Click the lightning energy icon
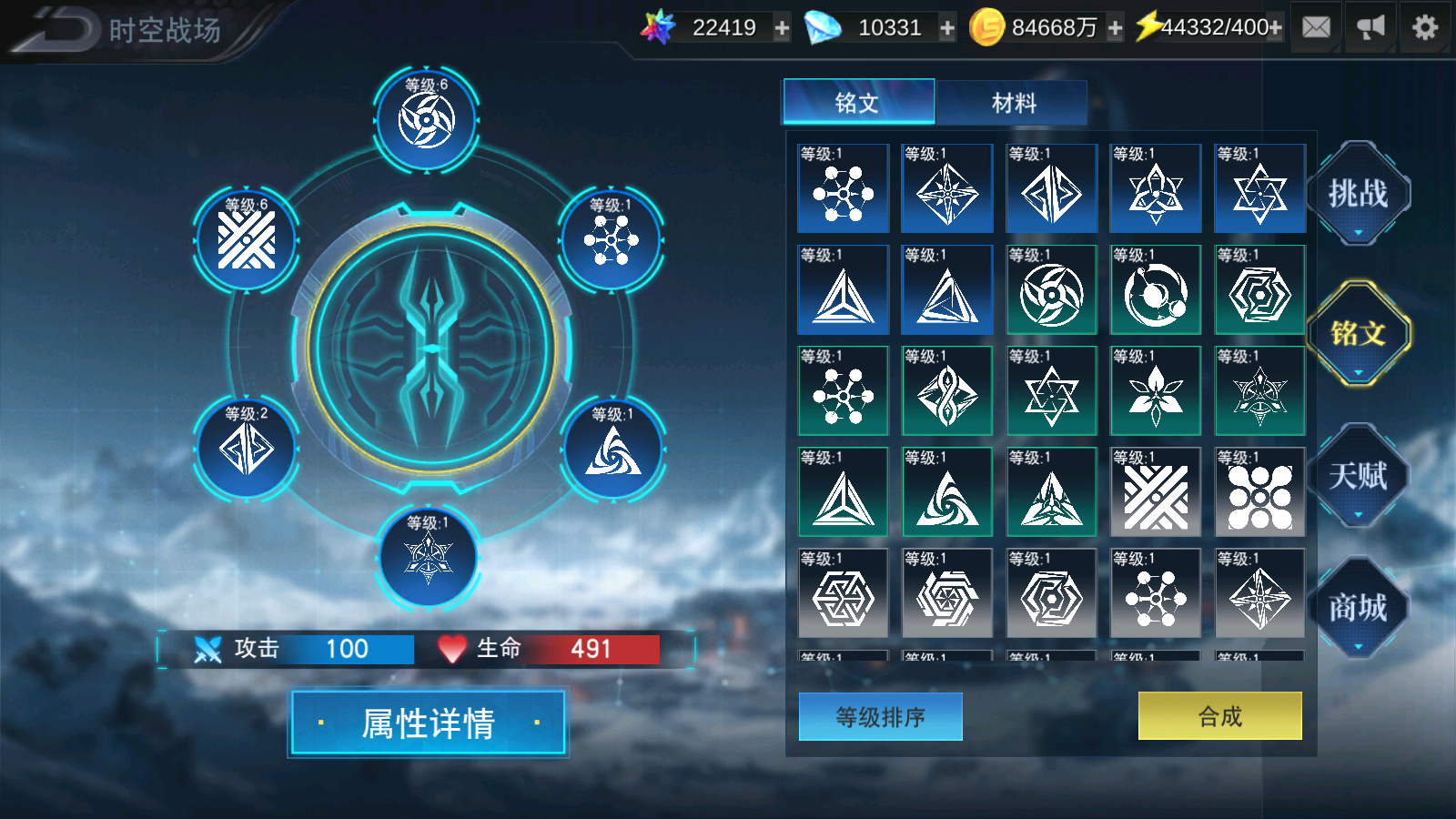 coord(1148,26)
